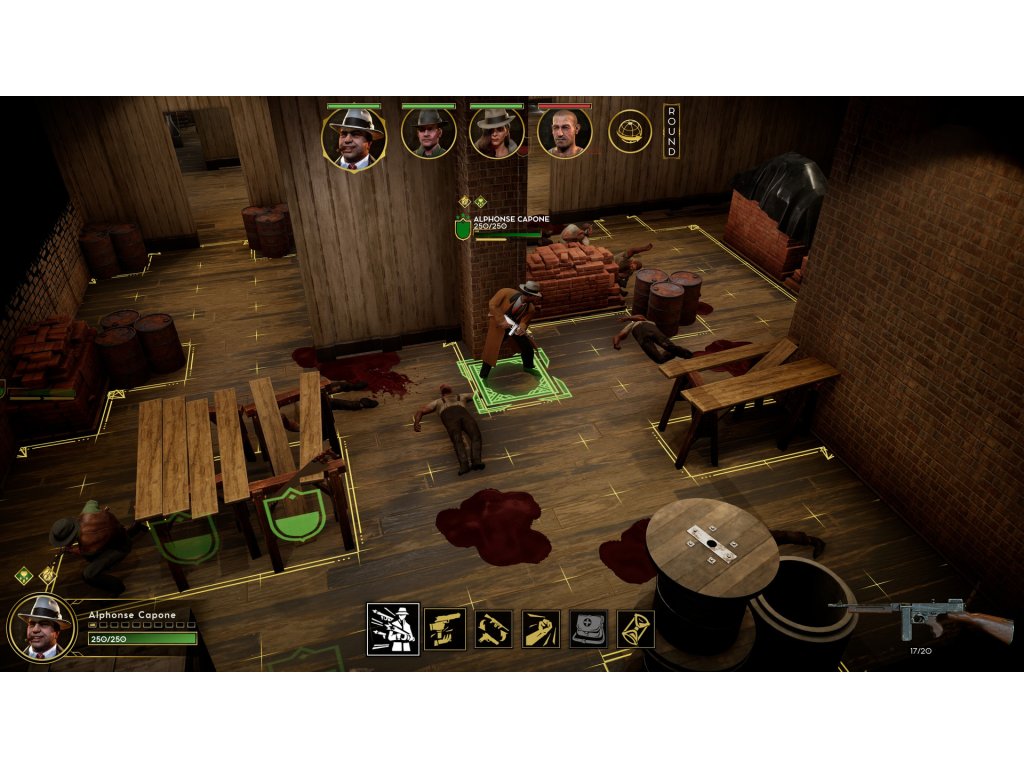Select the green-hat gangster portrait
This screenshot has height=768, width=1024.
coord(428,132)
